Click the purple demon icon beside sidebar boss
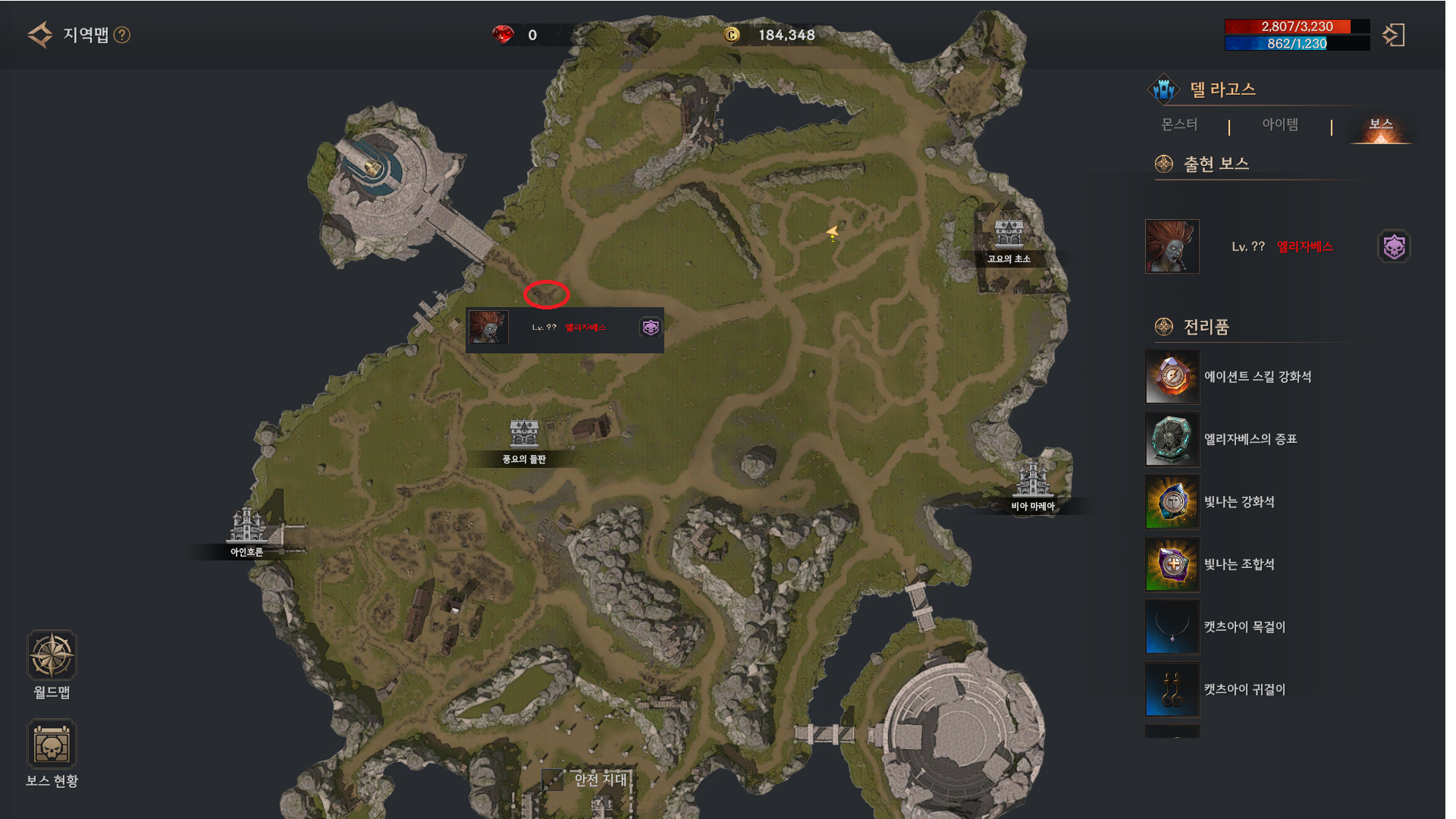This screenshot has width=1456, height=819. pyautogui.click(x=1394, y=246)
